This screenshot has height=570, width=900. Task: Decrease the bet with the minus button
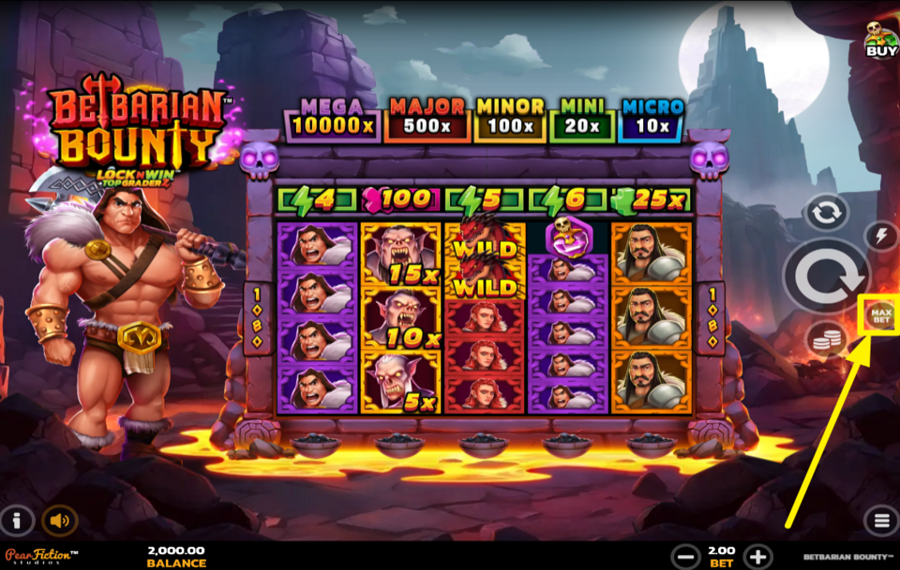point(685,556)
